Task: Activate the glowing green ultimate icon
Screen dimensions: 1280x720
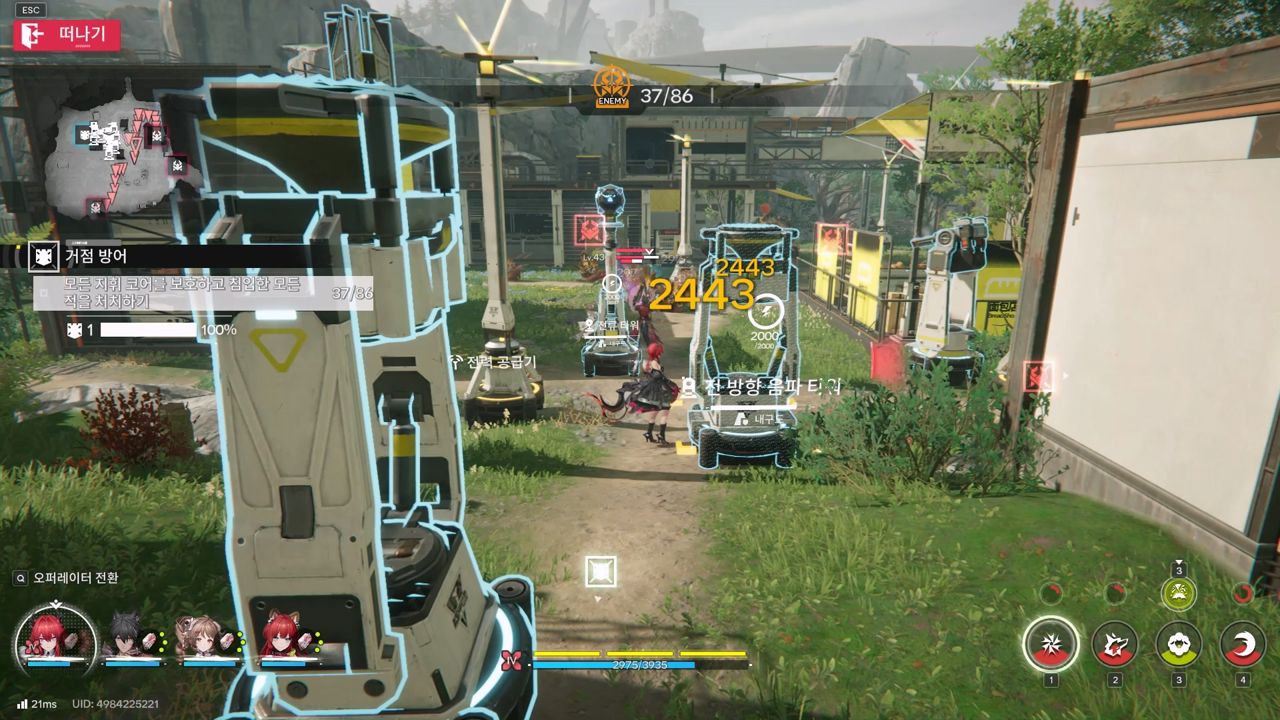Action: pyautogui.click(x=1179, y=593)
